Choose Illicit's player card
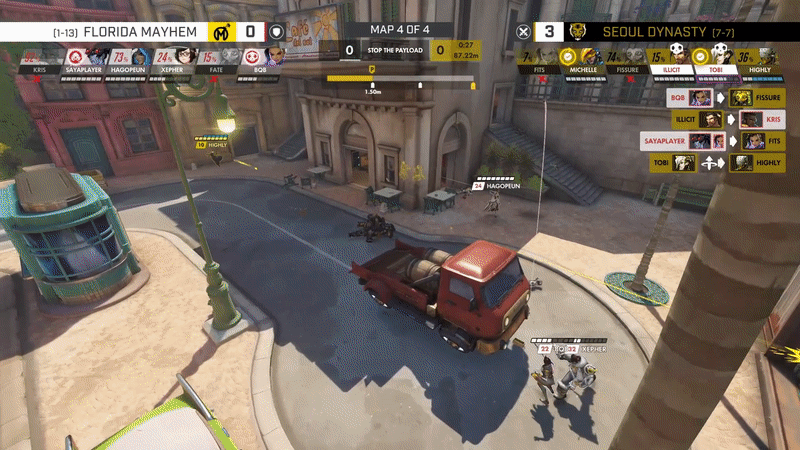 [670, 58]
